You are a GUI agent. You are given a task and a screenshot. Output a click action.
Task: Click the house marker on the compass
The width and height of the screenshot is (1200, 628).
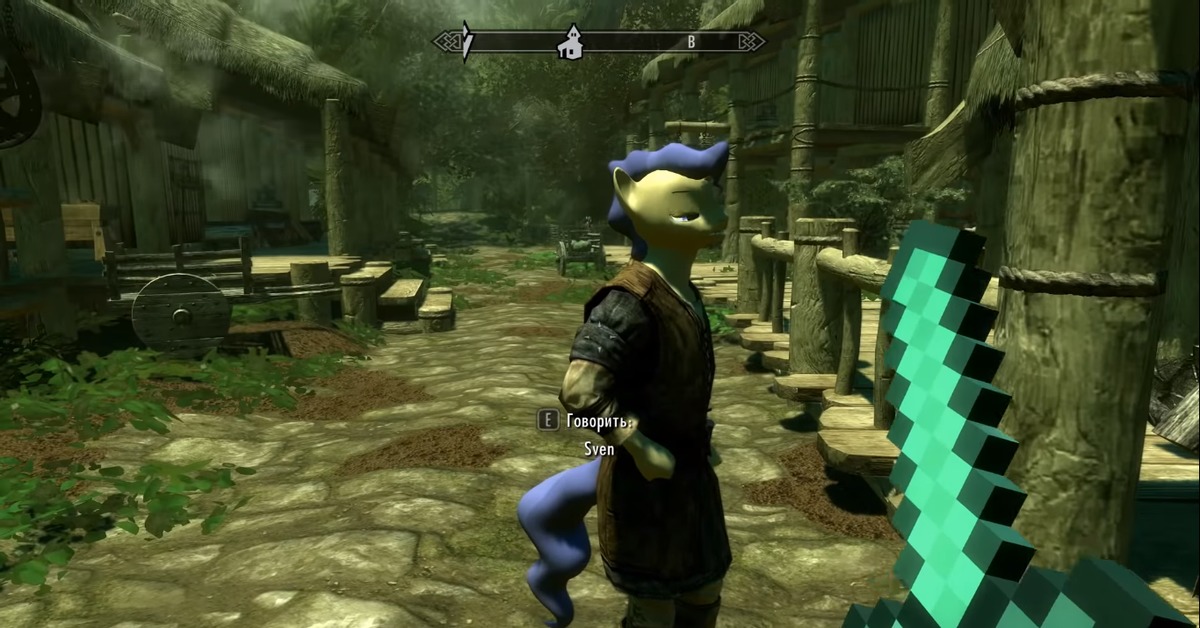tap(571, 42)
